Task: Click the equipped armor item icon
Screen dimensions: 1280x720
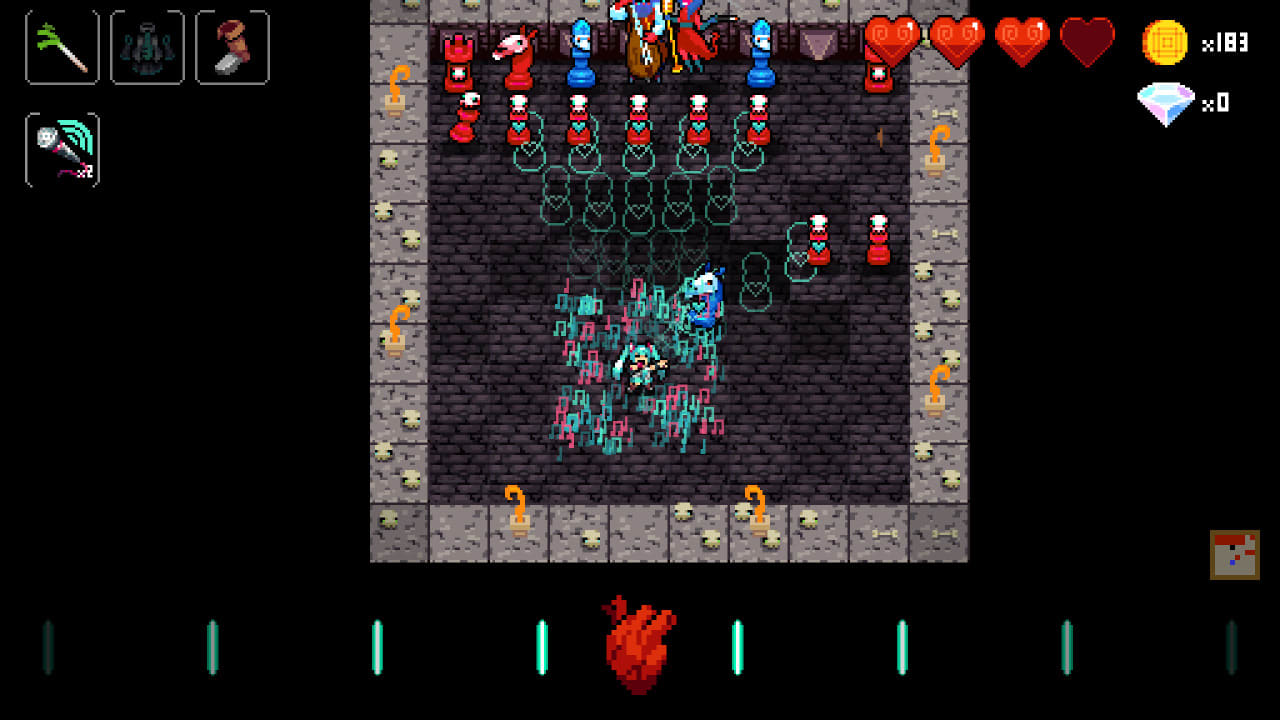Action: point(147,46)
